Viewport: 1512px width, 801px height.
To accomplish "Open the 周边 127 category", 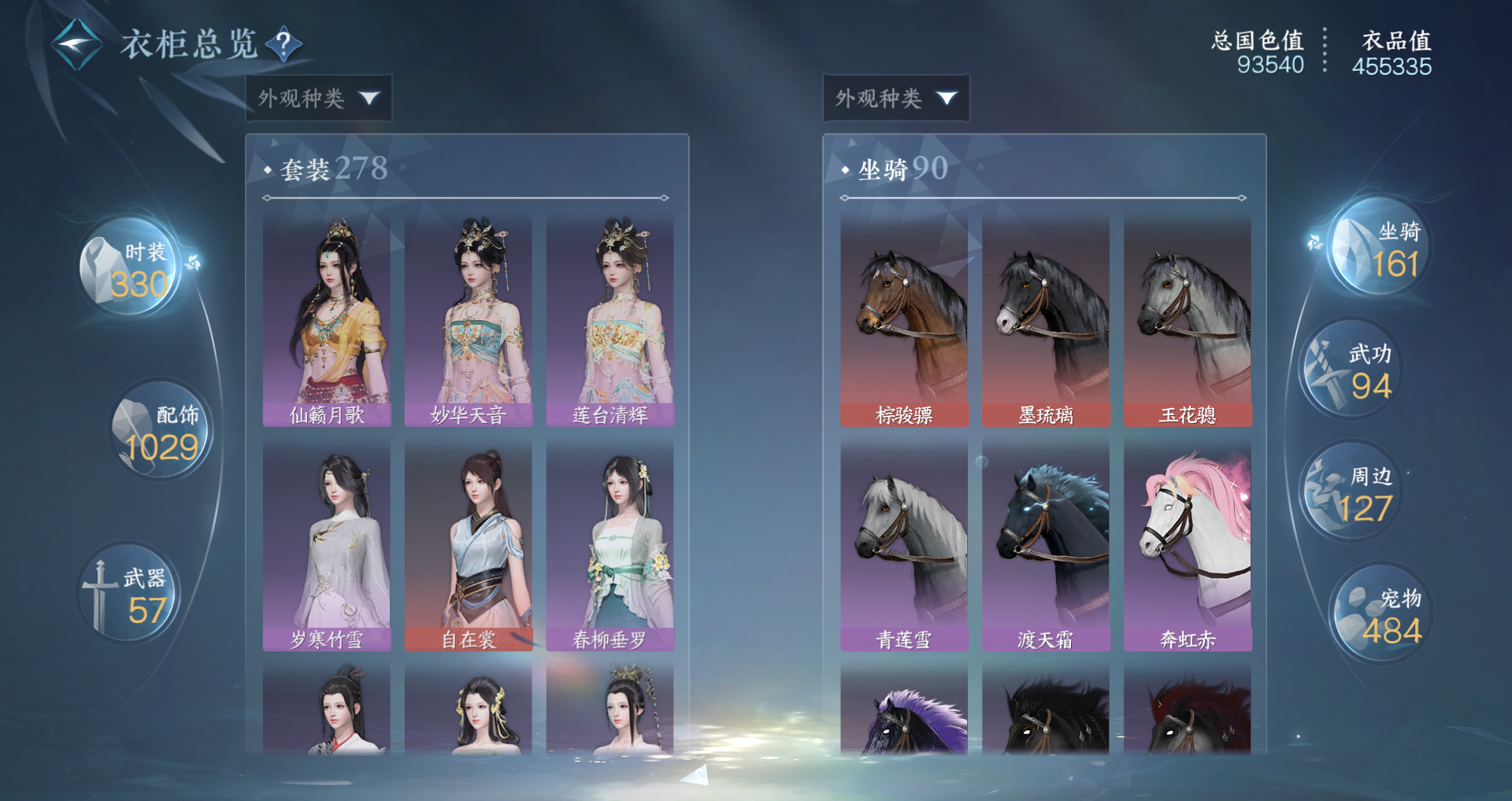I will pyautogui.click(x=1351, y=492).
